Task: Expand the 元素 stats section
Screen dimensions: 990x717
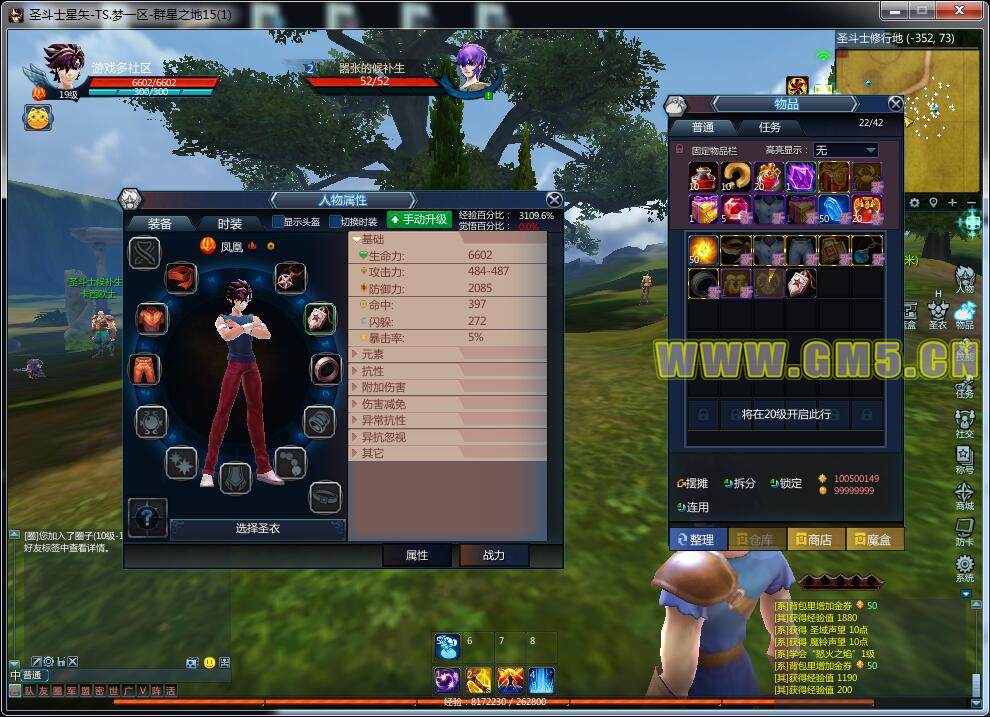Action: pos(372,355)
